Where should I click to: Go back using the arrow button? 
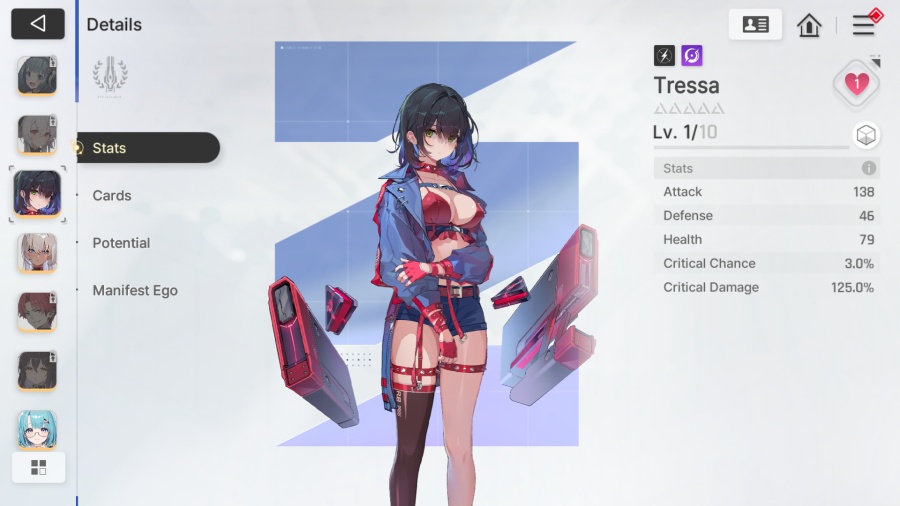[x=38, y=24]
